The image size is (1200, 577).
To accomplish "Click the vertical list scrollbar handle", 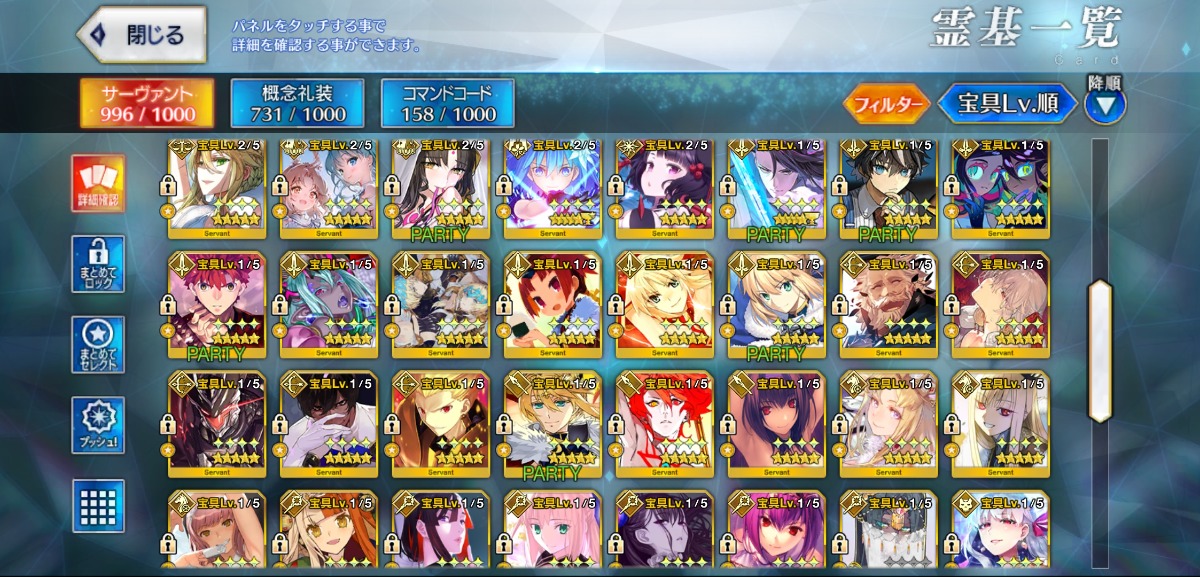I will point(1100,350).
